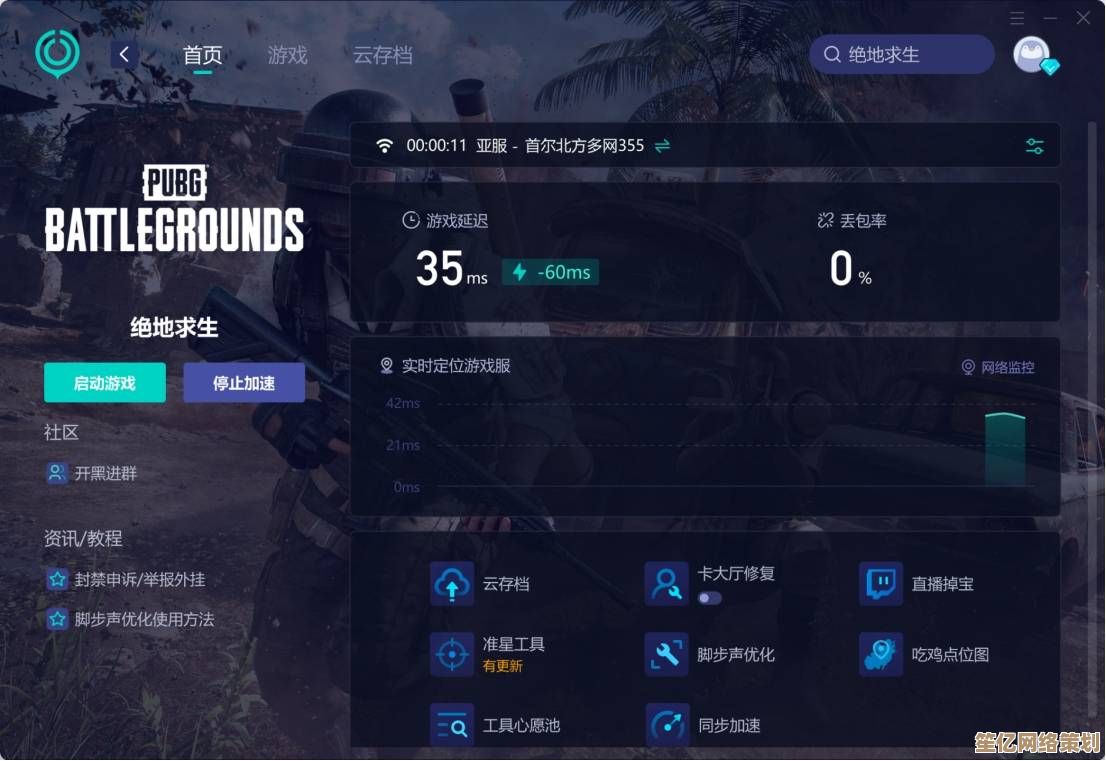This screenshot has height=761, width=1106.
Task: Open the user avatar profile
Action: pyautogui.click(x=1032, y=54)
